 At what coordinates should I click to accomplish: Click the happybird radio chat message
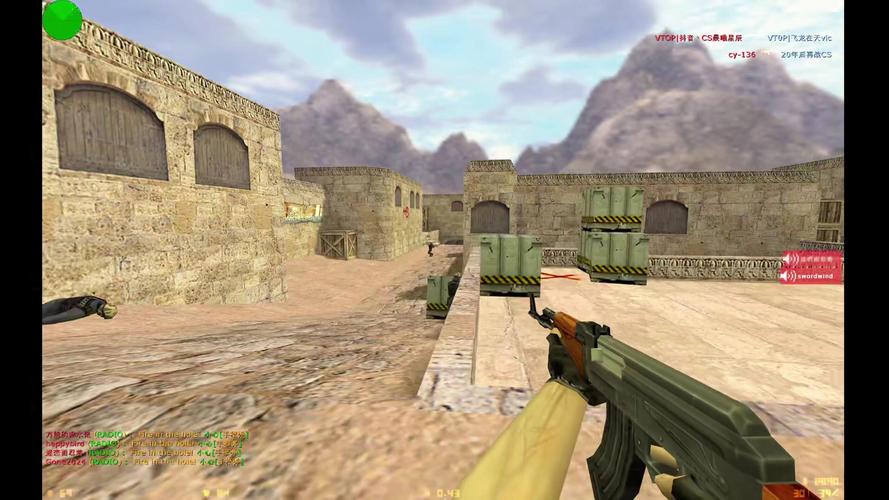click(143, 444)
